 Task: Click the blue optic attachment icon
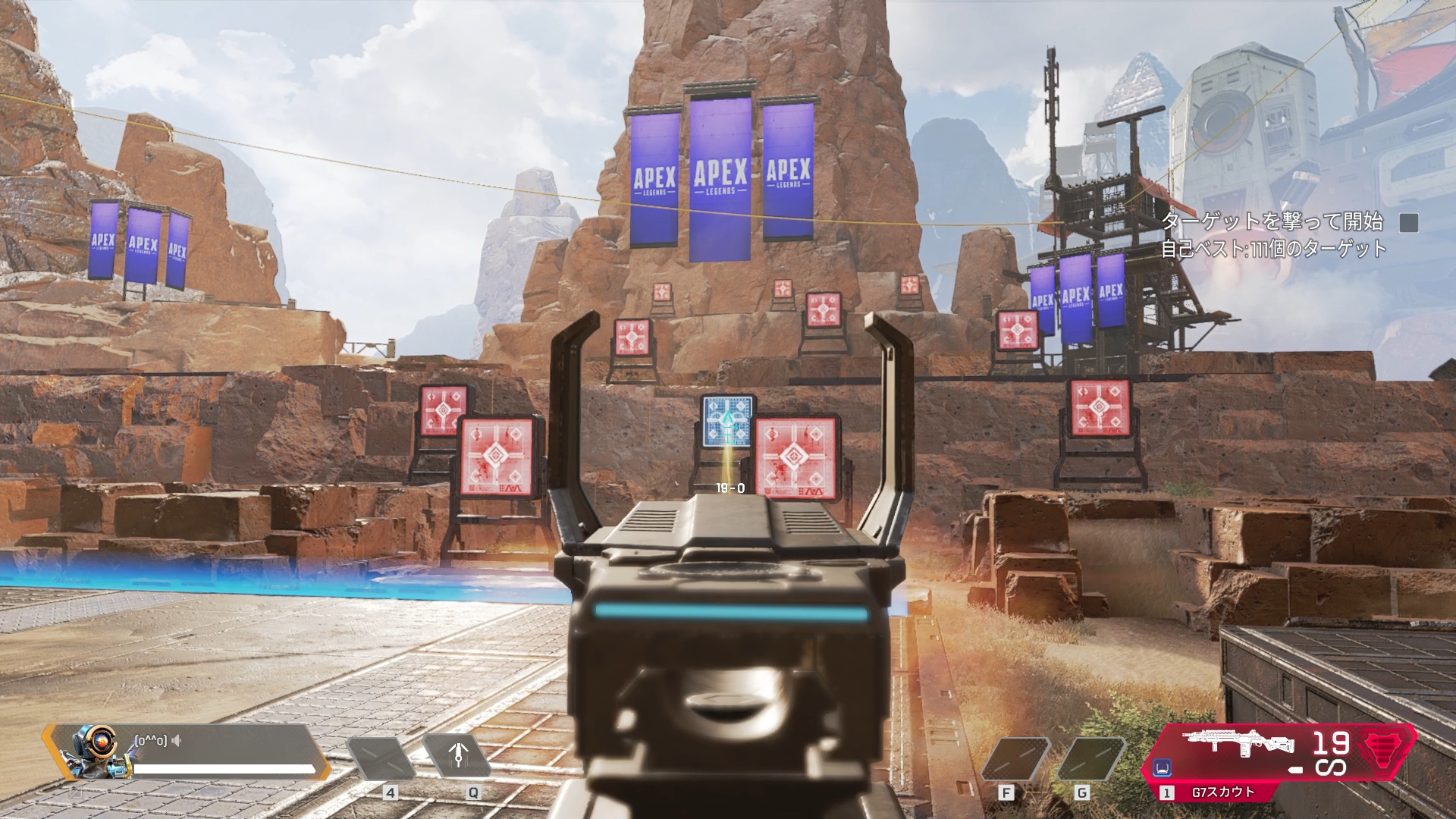tap(1162, 768)
